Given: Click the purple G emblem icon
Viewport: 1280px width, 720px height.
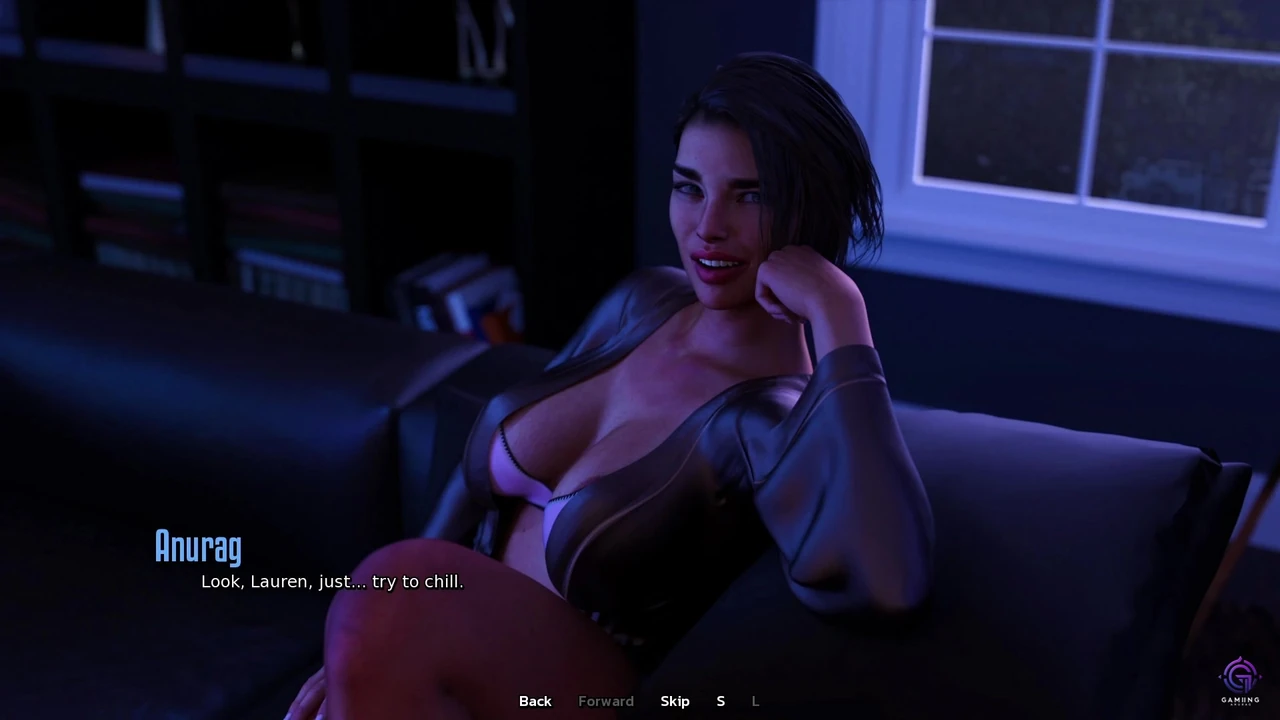Looking at the screenshot, I should pos(1239,676).
